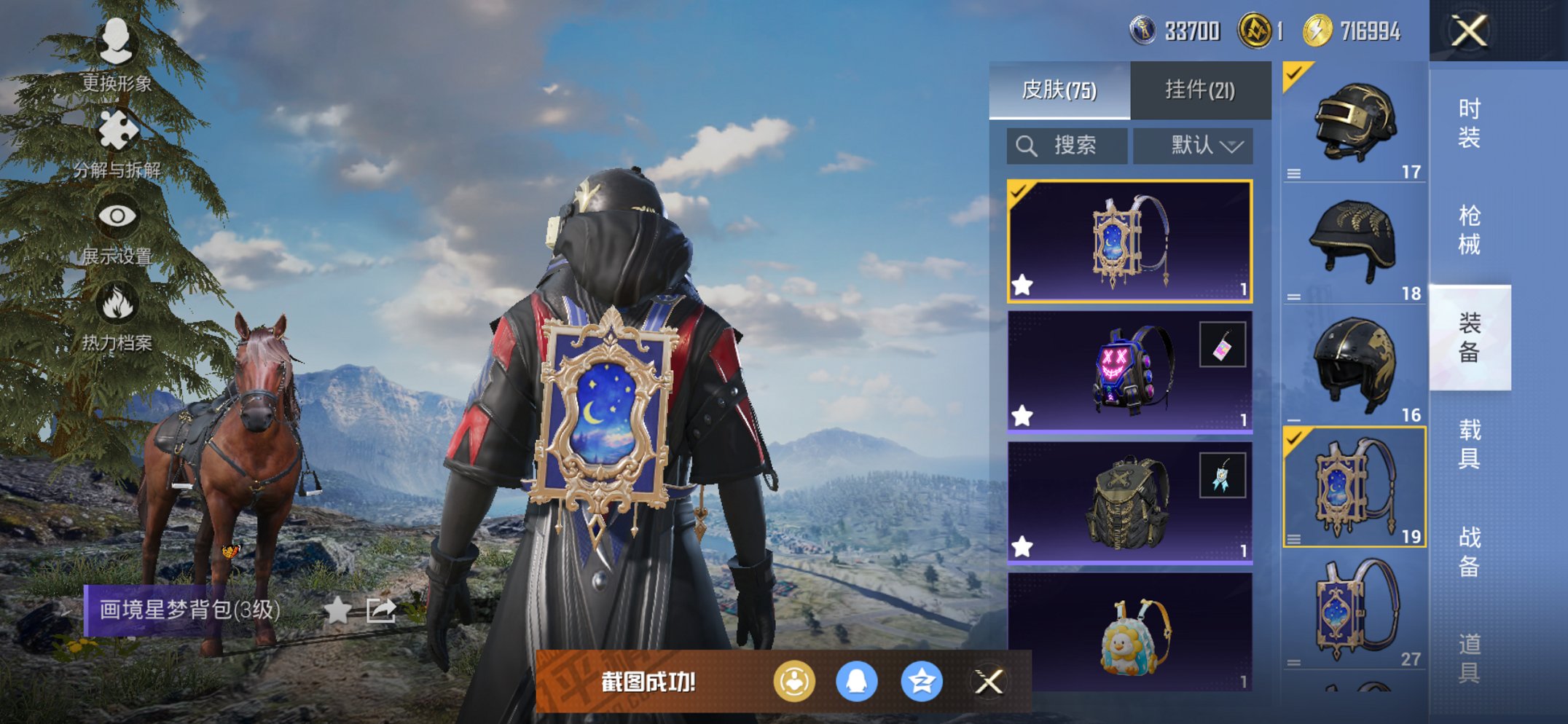Viewport: 1568px width, 724px height.
Task: Open the 更换形象 avatar change panel
Action: (117, 55)
